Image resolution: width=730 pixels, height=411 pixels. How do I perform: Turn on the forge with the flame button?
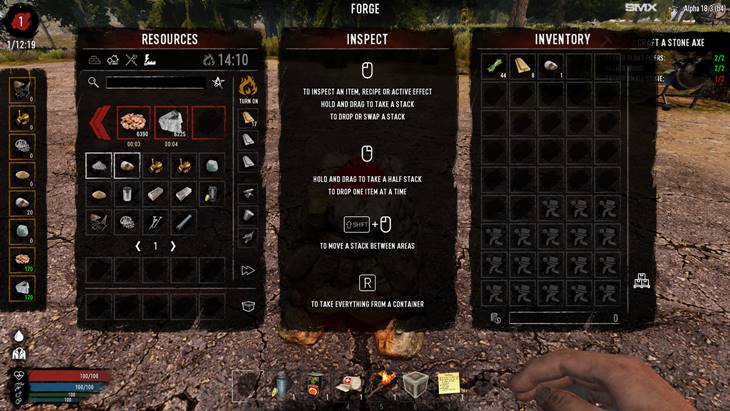248,87
